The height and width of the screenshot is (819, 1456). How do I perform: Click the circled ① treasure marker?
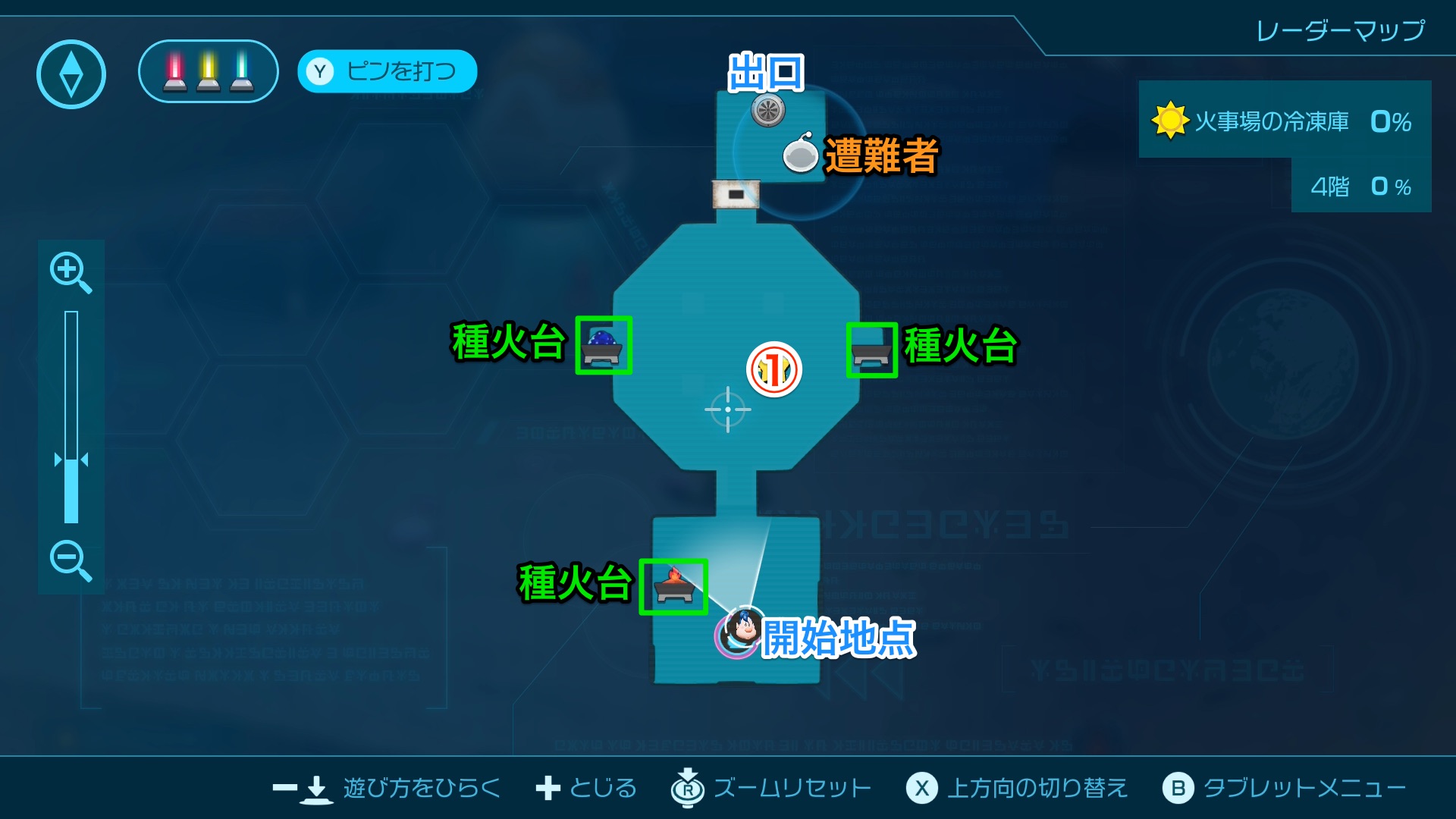click(x=774, y=369)
